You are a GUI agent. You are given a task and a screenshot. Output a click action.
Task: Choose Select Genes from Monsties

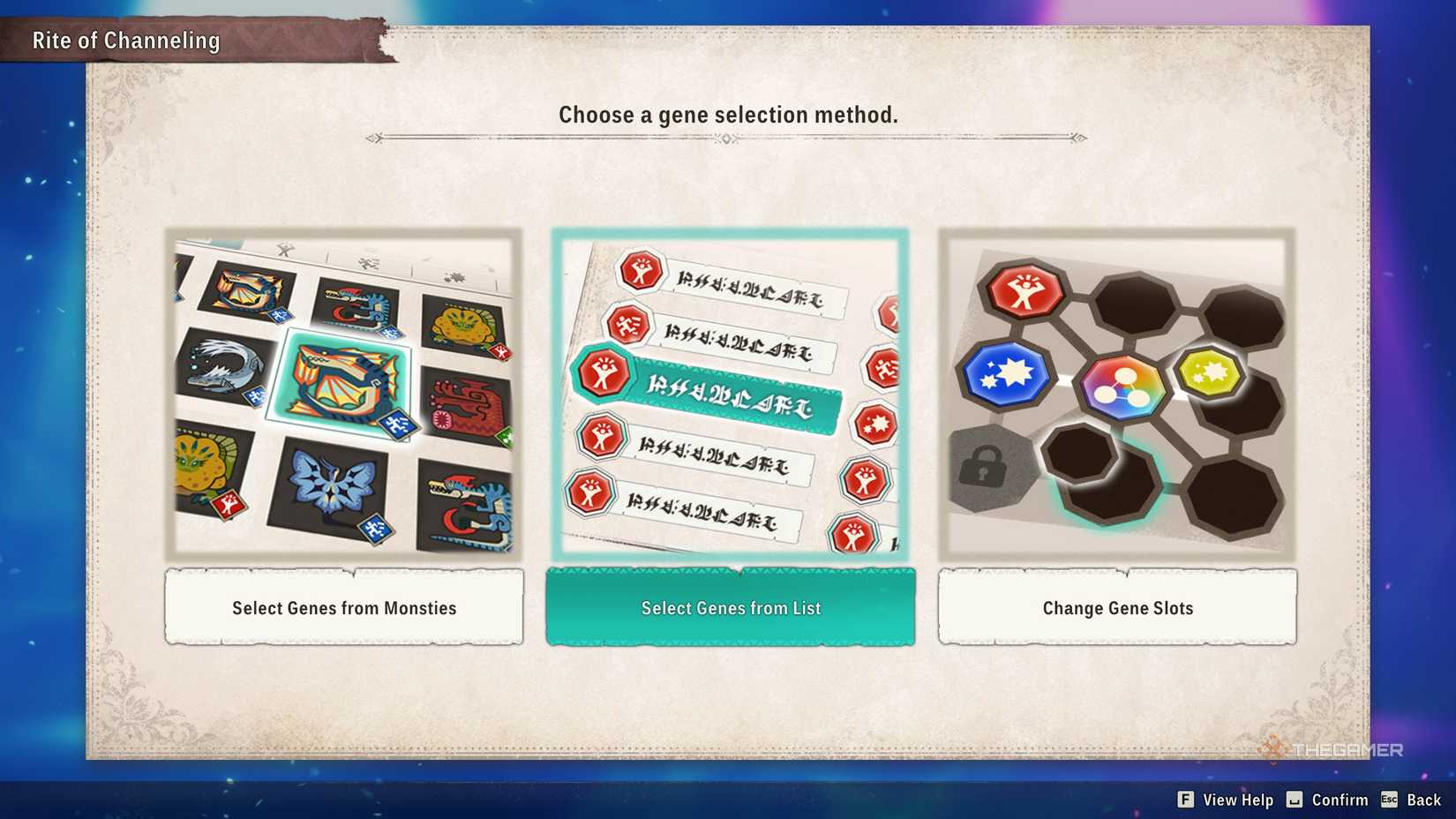point(343,607)
